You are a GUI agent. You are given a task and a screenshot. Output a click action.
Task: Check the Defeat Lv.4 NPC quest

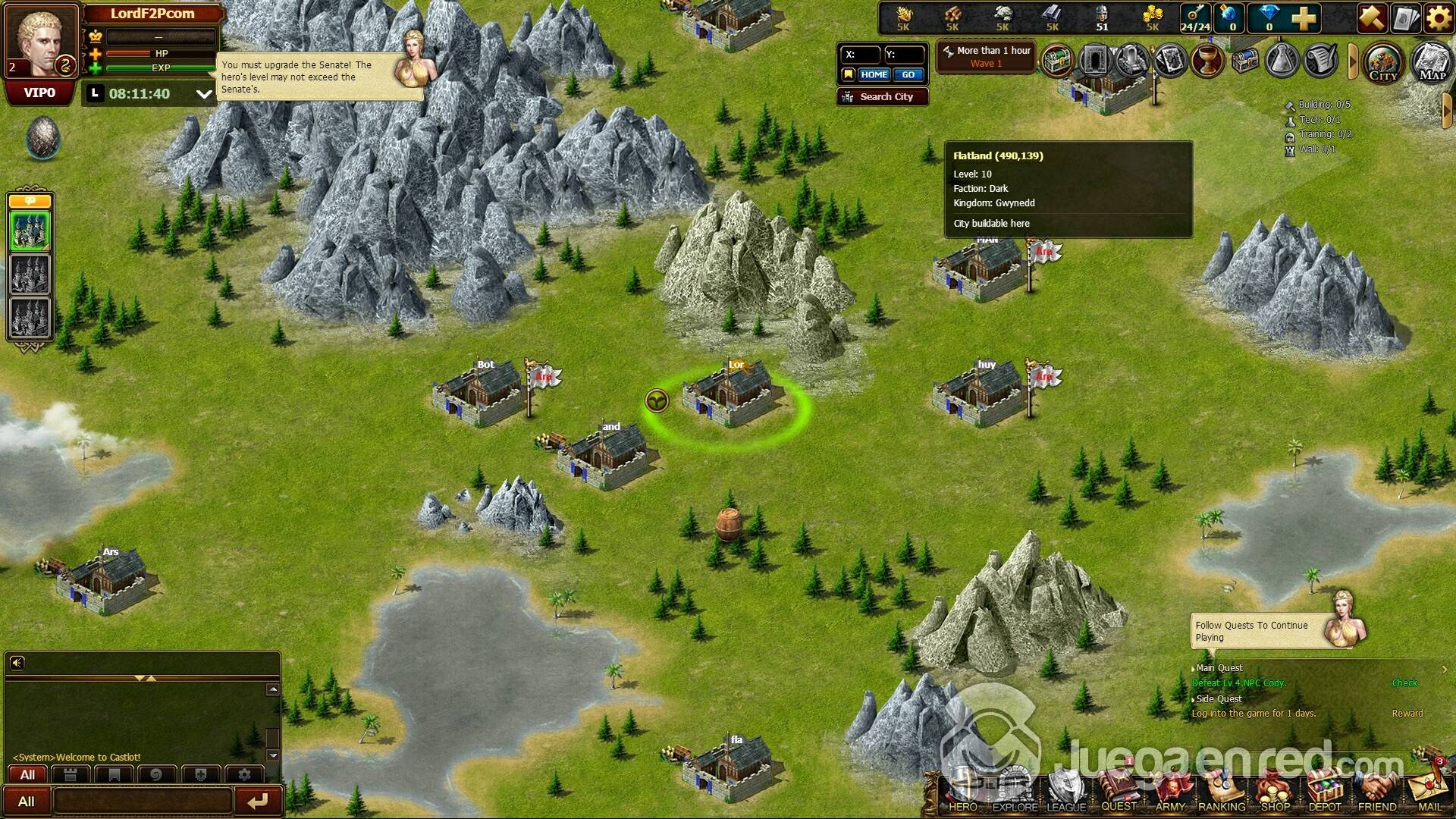point(1404,683)
